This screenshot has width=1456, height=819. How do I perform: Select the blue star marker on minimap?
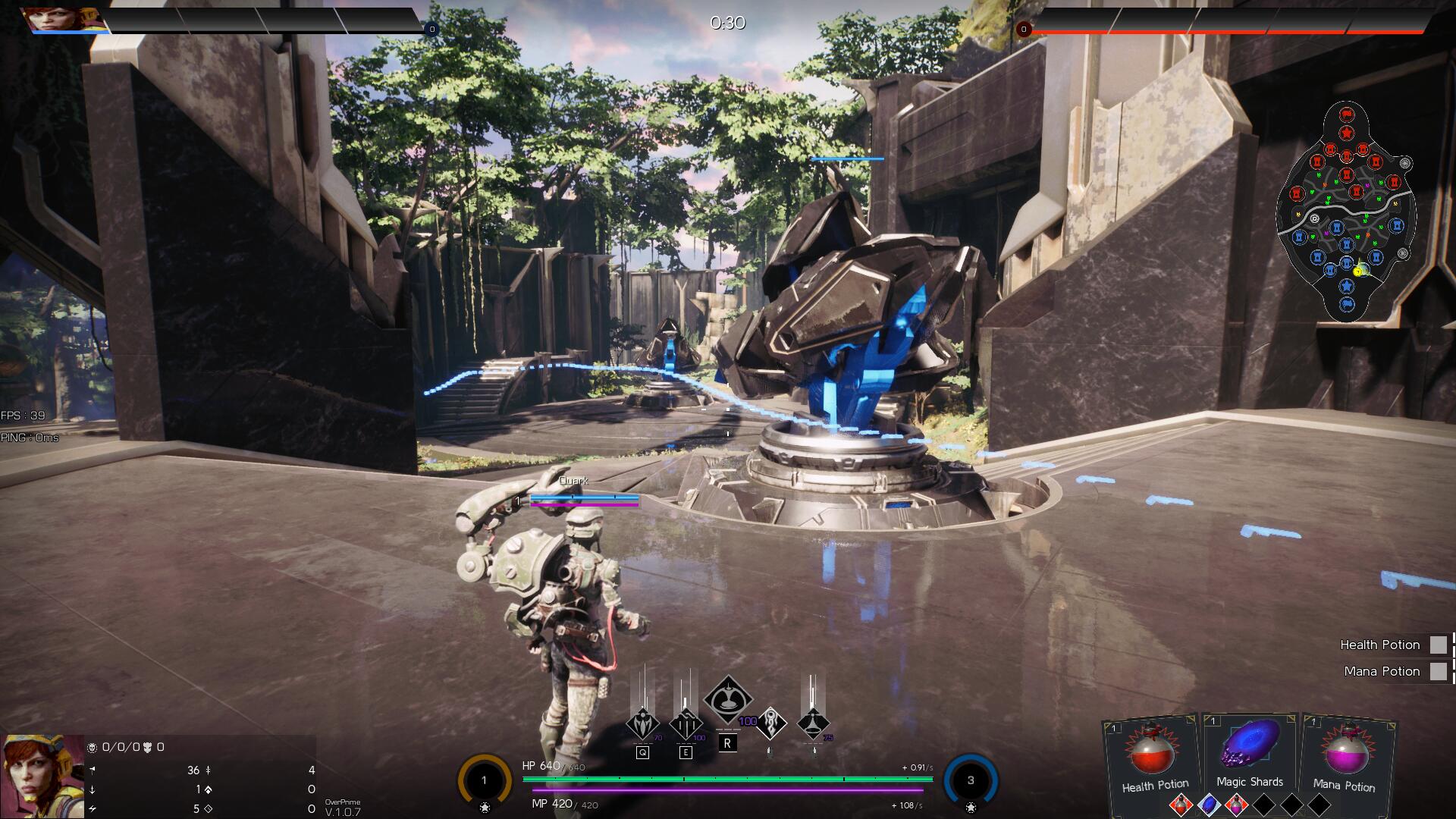coord(1346,287)
